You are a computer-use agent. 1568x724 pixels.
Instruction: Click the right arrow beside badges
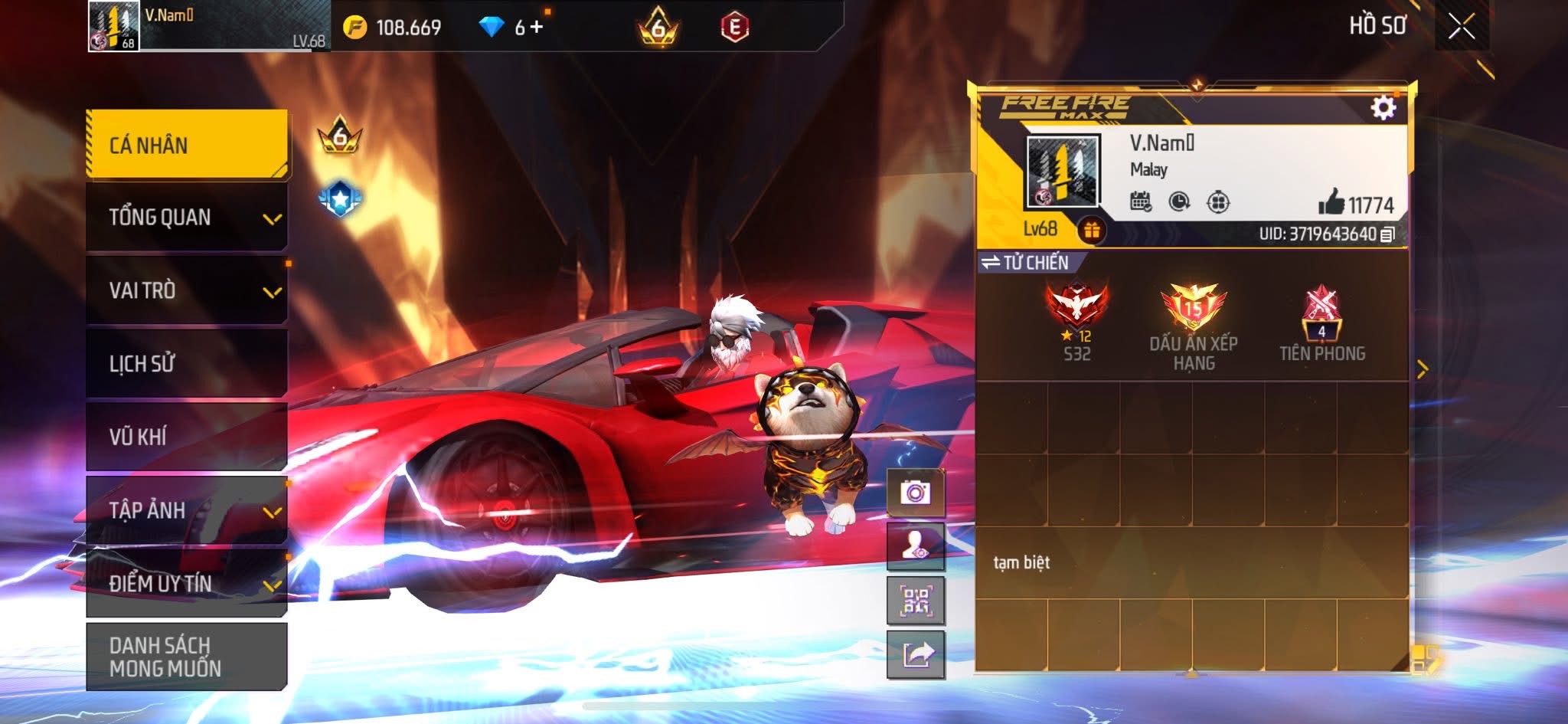pos(1423,370)
